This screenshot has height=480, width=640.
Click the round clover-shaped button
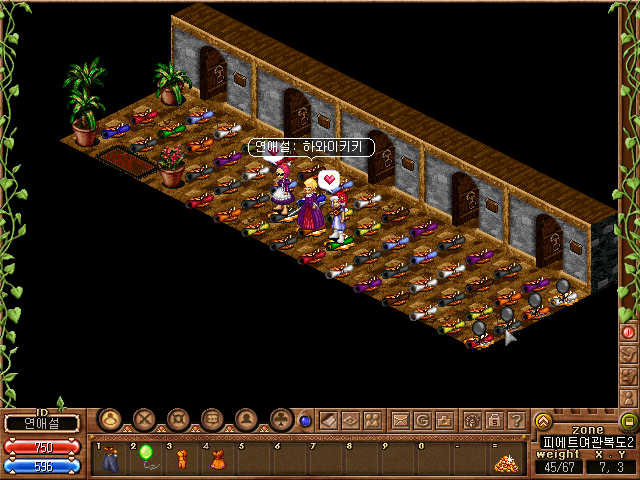pyautogui.click(x=280, y=419)
